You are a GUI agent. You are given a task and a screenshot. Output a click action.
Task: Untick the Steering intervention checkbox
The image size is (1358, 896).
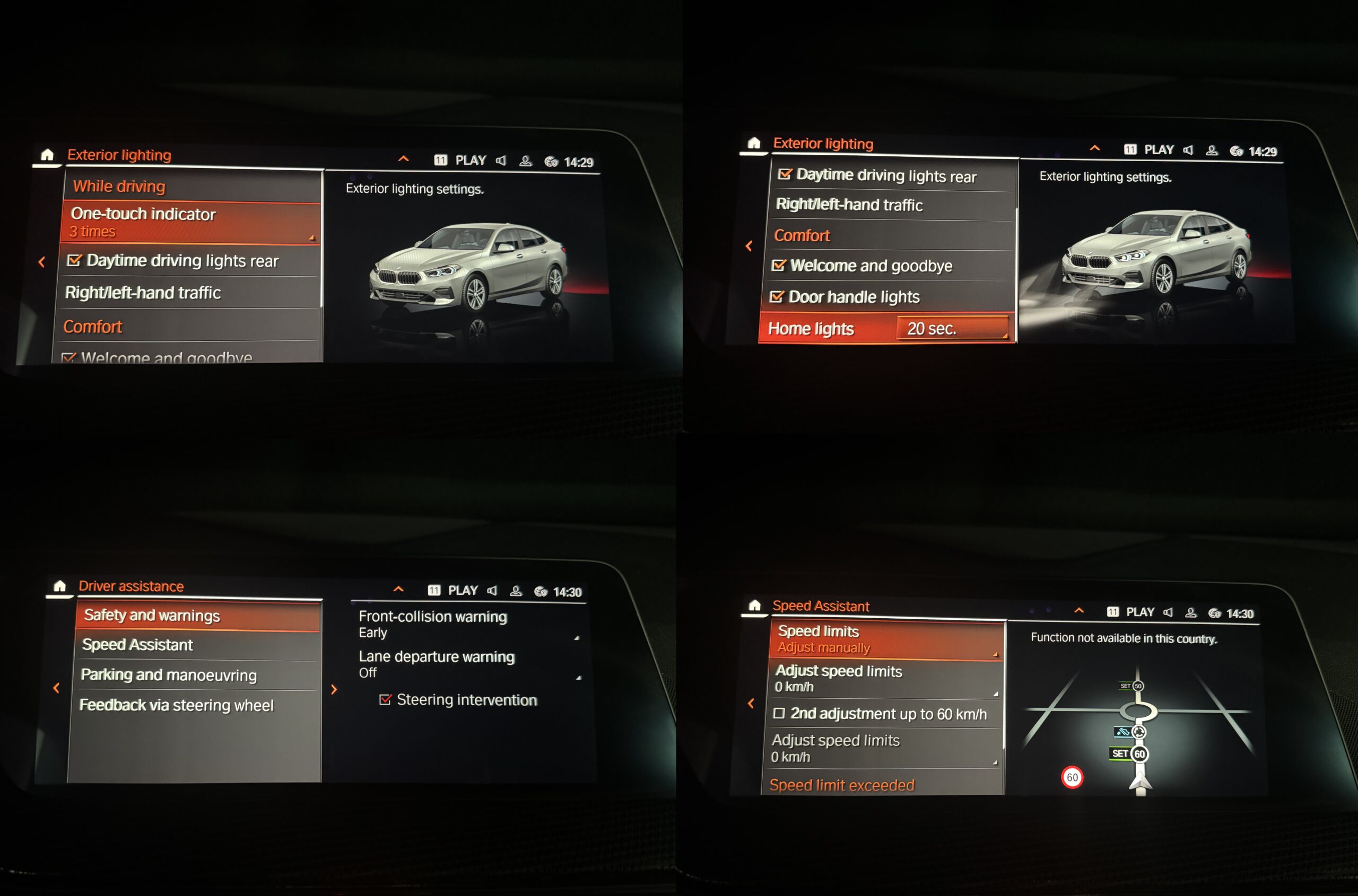[x=386, y=699]
